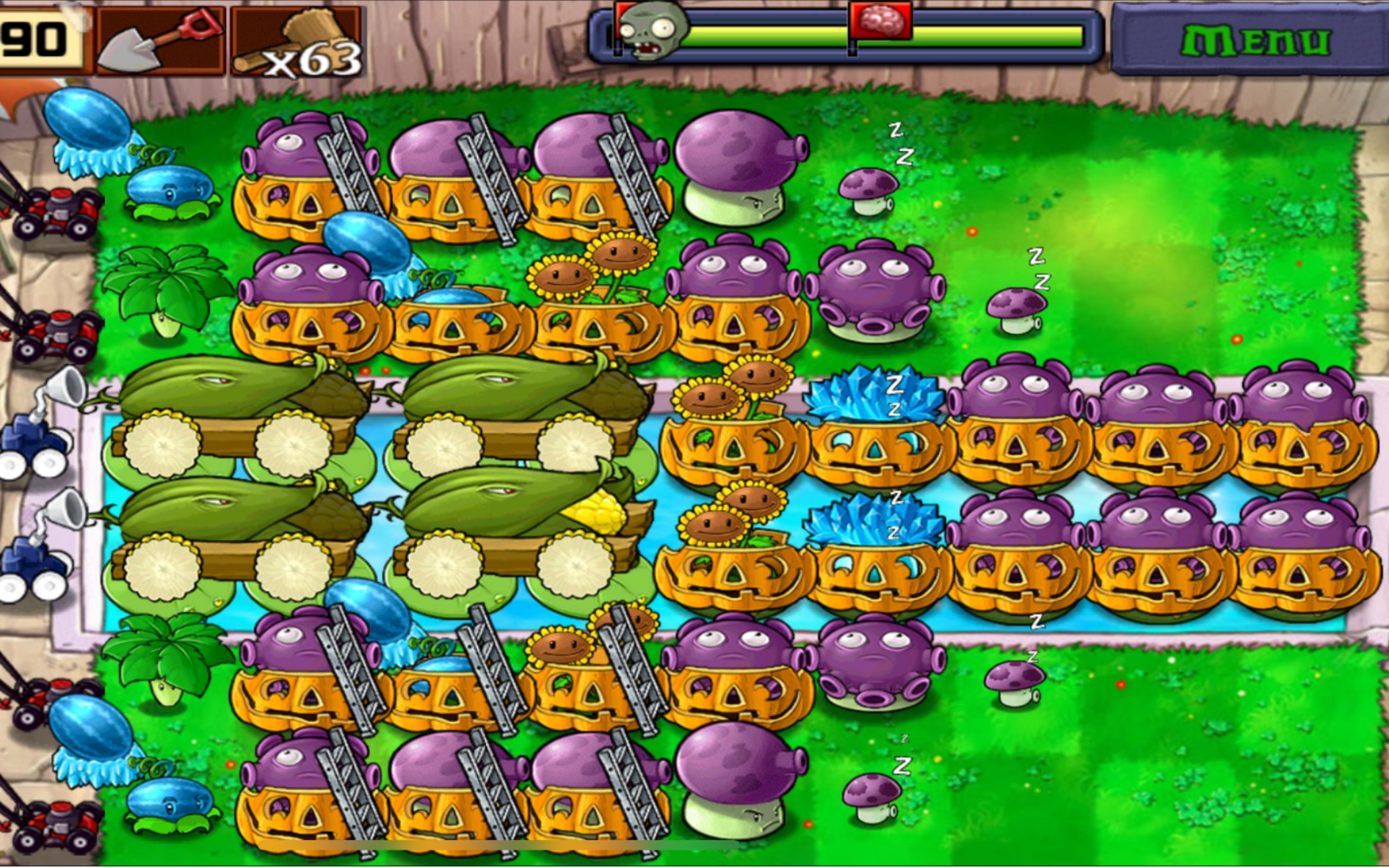Image resolution: width=1389 pixels, height=868 pixels.
Task: Select the shovel tool
Action: point(160,40)
